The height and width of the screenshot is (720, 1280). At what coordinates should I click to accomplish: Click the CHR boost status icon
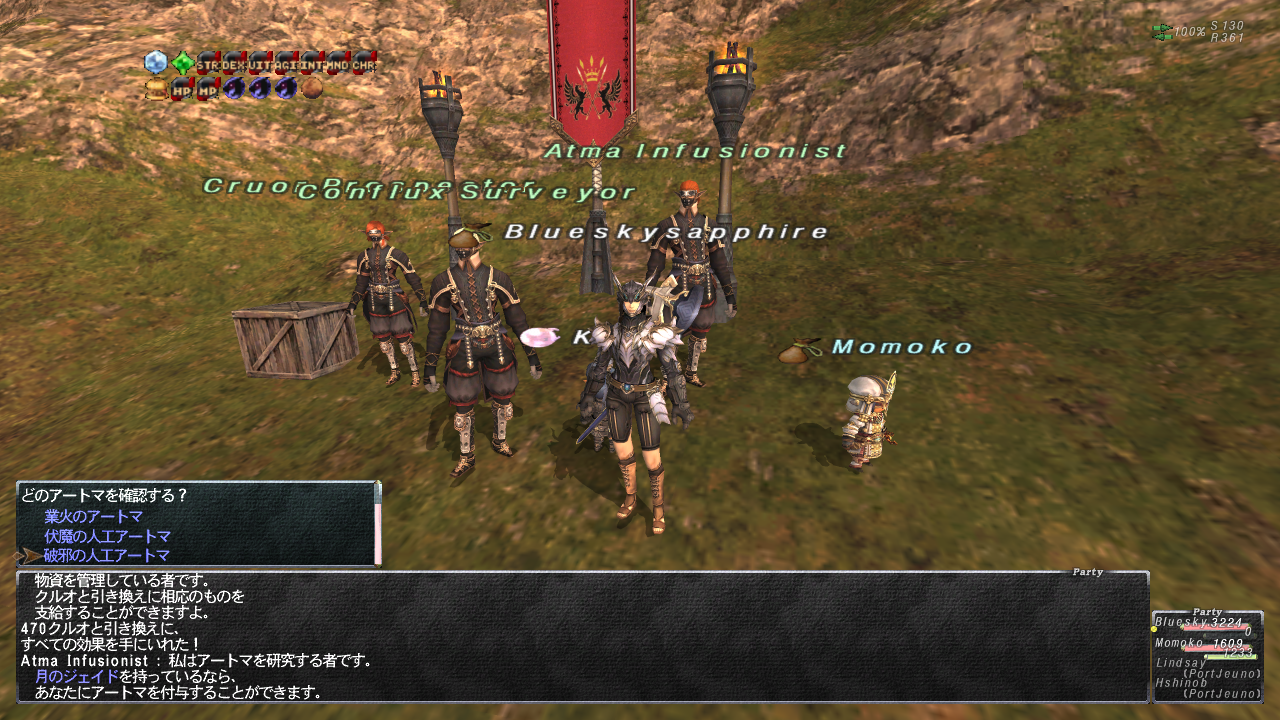pos(364,64)
